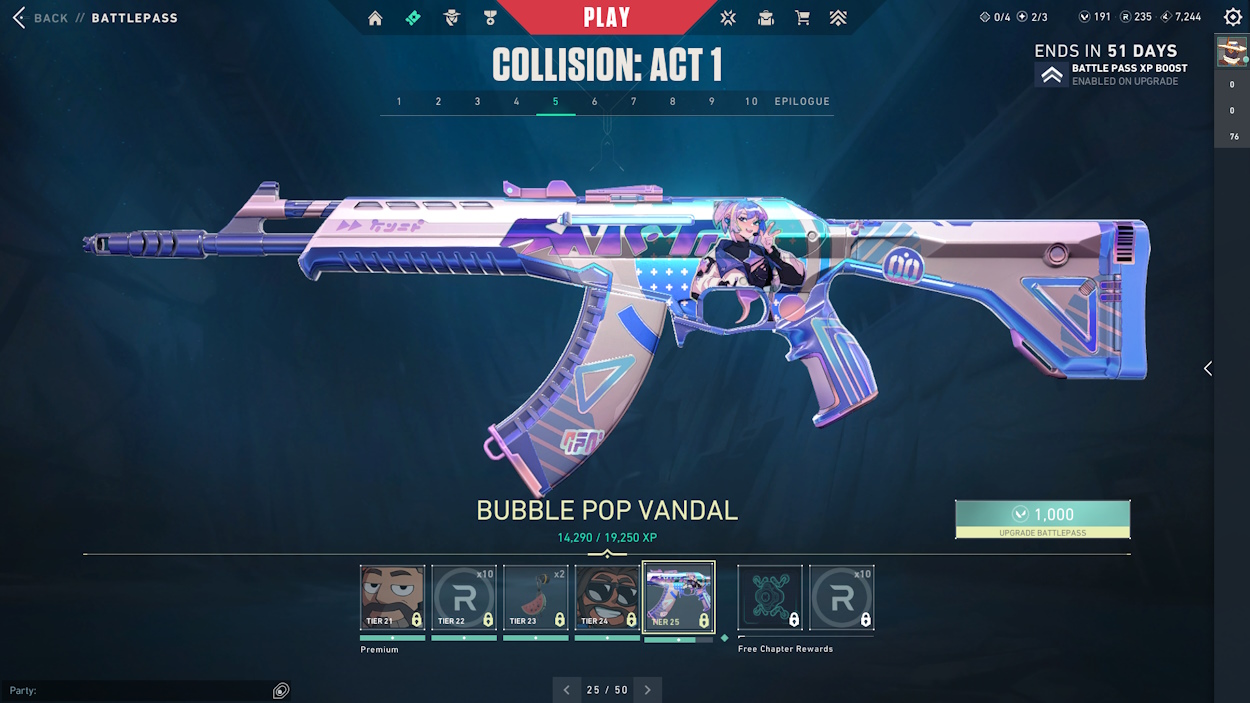Upgrade Battlepass for 1,000 points
1250x703 pixels.
[1043, 519]
